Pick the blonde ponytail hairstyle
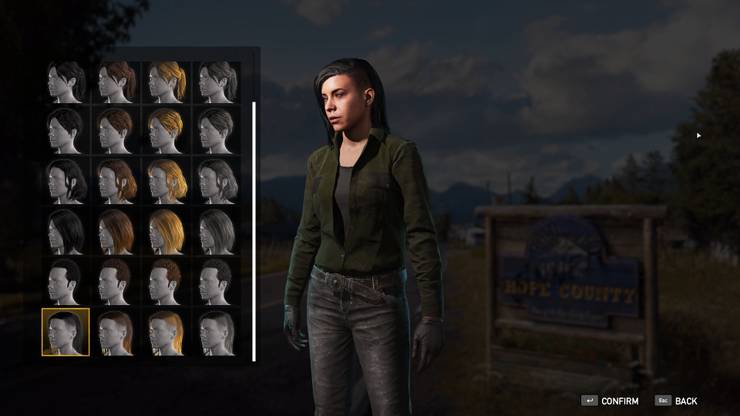This screenshot has height=416, width=740. (x=166, y=82)
